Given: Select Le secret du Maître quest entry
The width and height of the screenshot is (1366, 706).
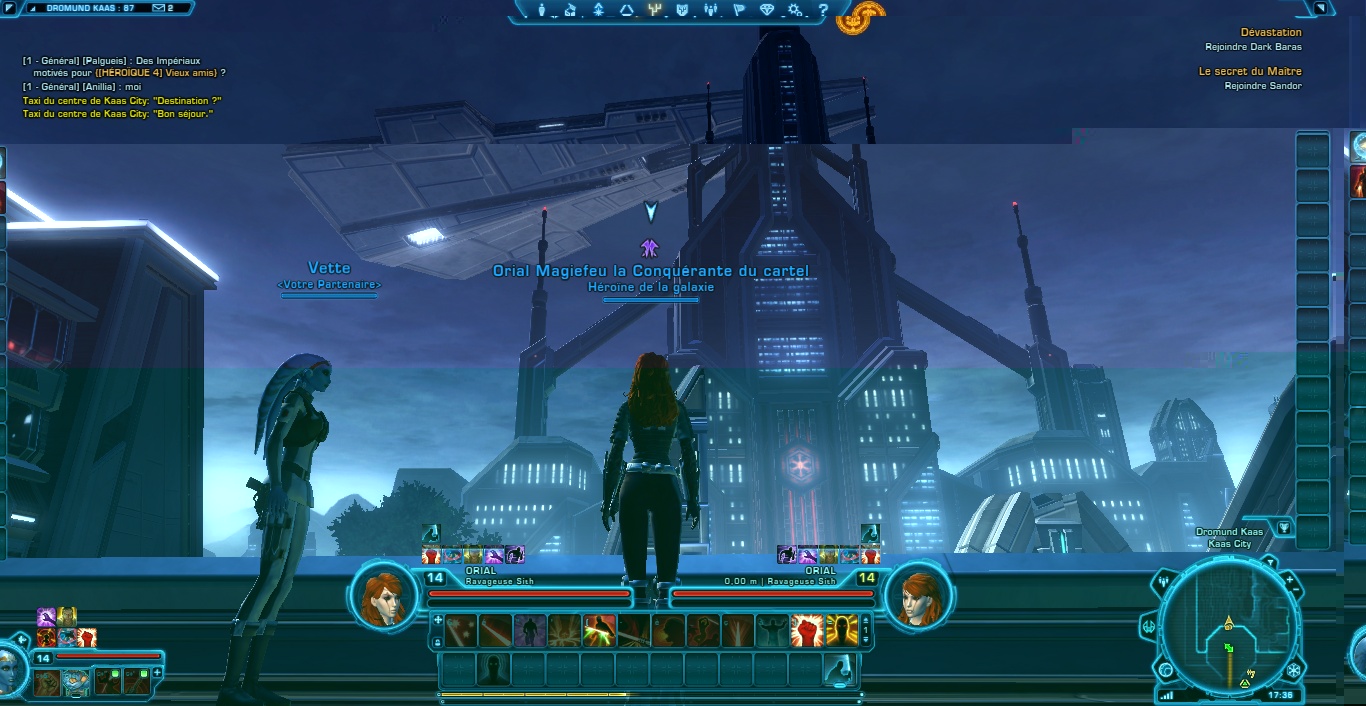Looking at the screenshot, I should pos(1250,71).
